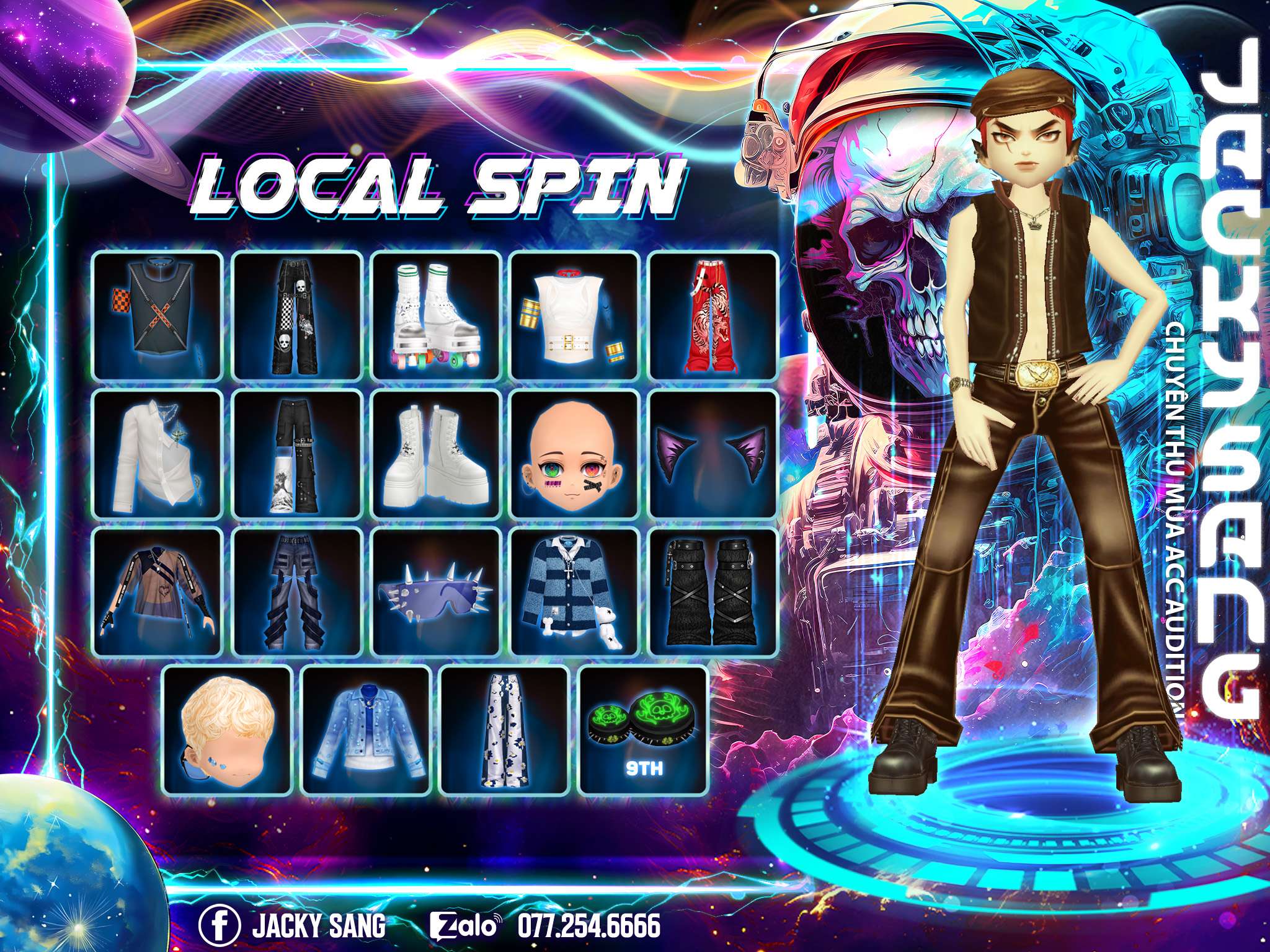Select the white long-sleeve shirt item
Image resolution: width=1270 pixels, height=952 pixels.
158,454
